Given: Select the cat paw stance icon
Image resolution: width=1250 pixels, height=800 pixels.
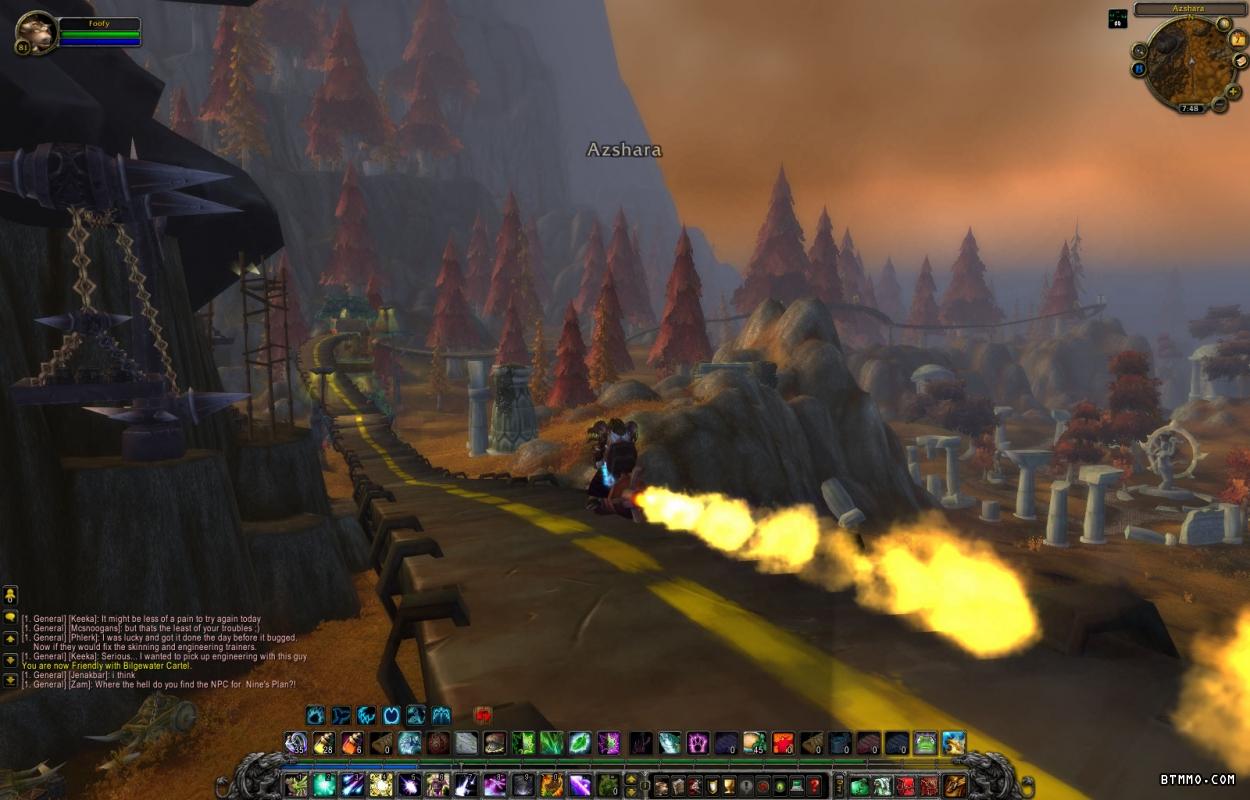Looking at the screenshot, I should click(316, 715).
